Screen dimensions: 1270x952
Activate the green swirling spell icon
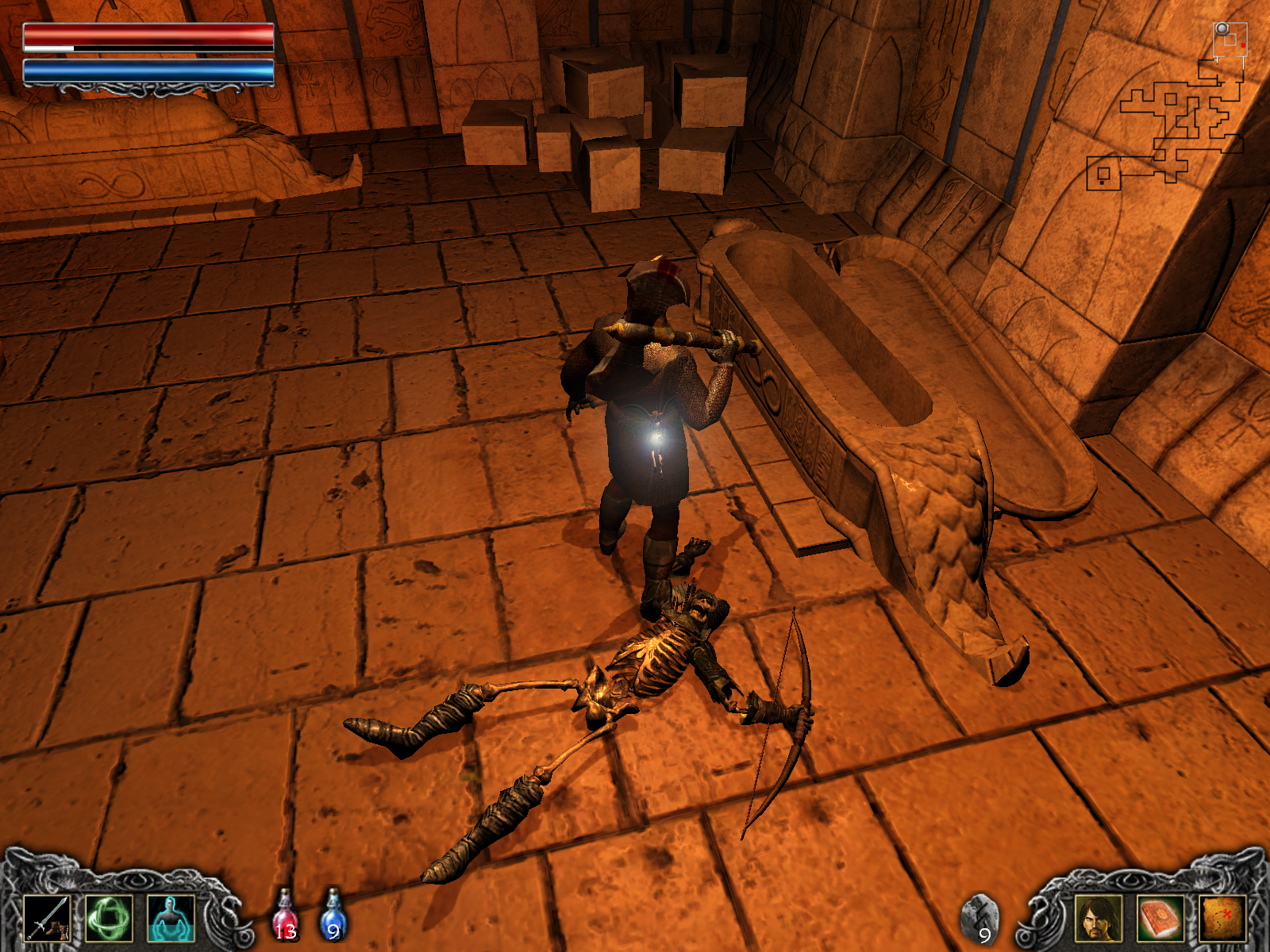109,918
